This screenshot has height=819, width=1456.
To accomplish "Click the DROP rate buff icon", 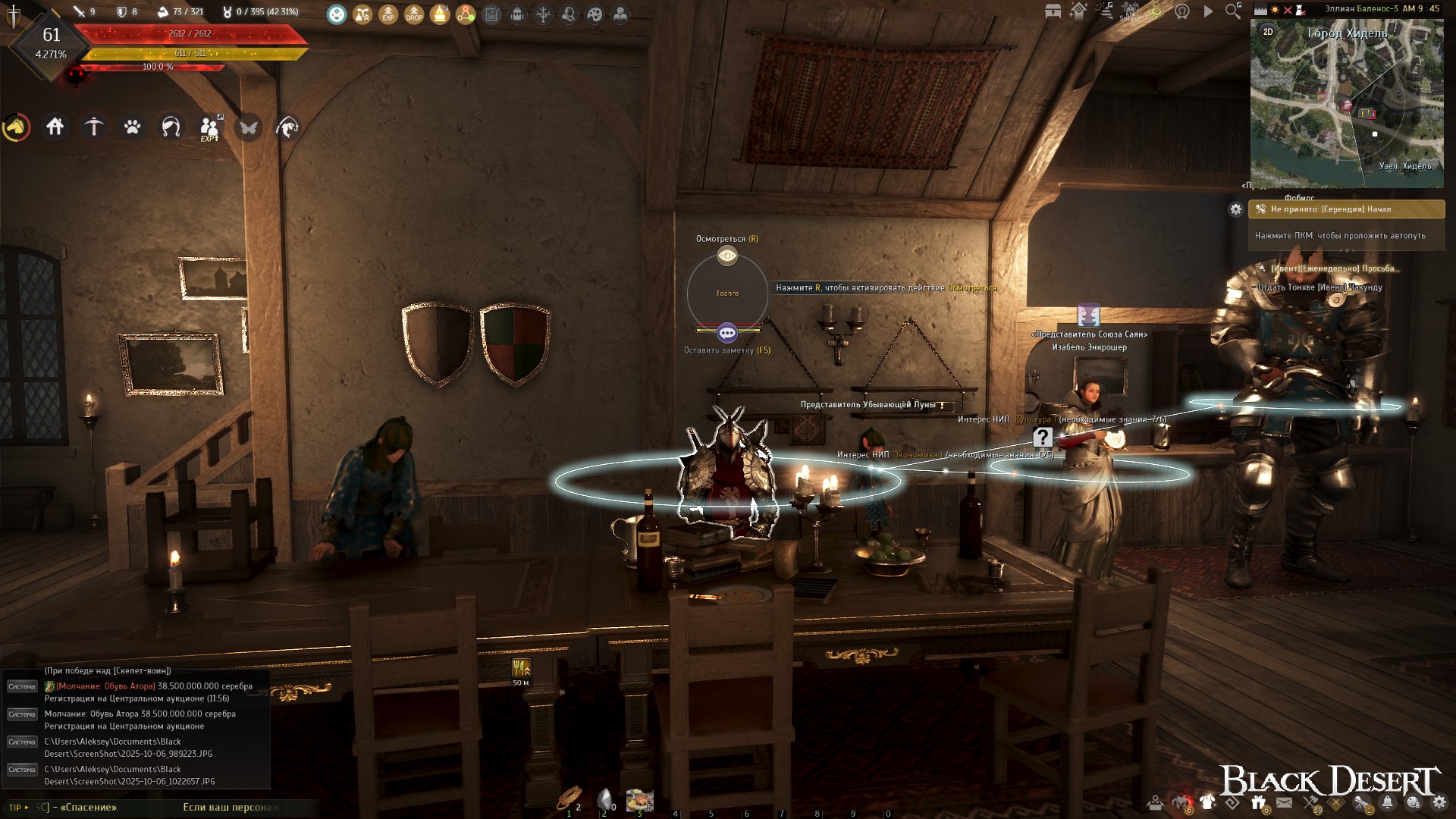I will [414, 14].
